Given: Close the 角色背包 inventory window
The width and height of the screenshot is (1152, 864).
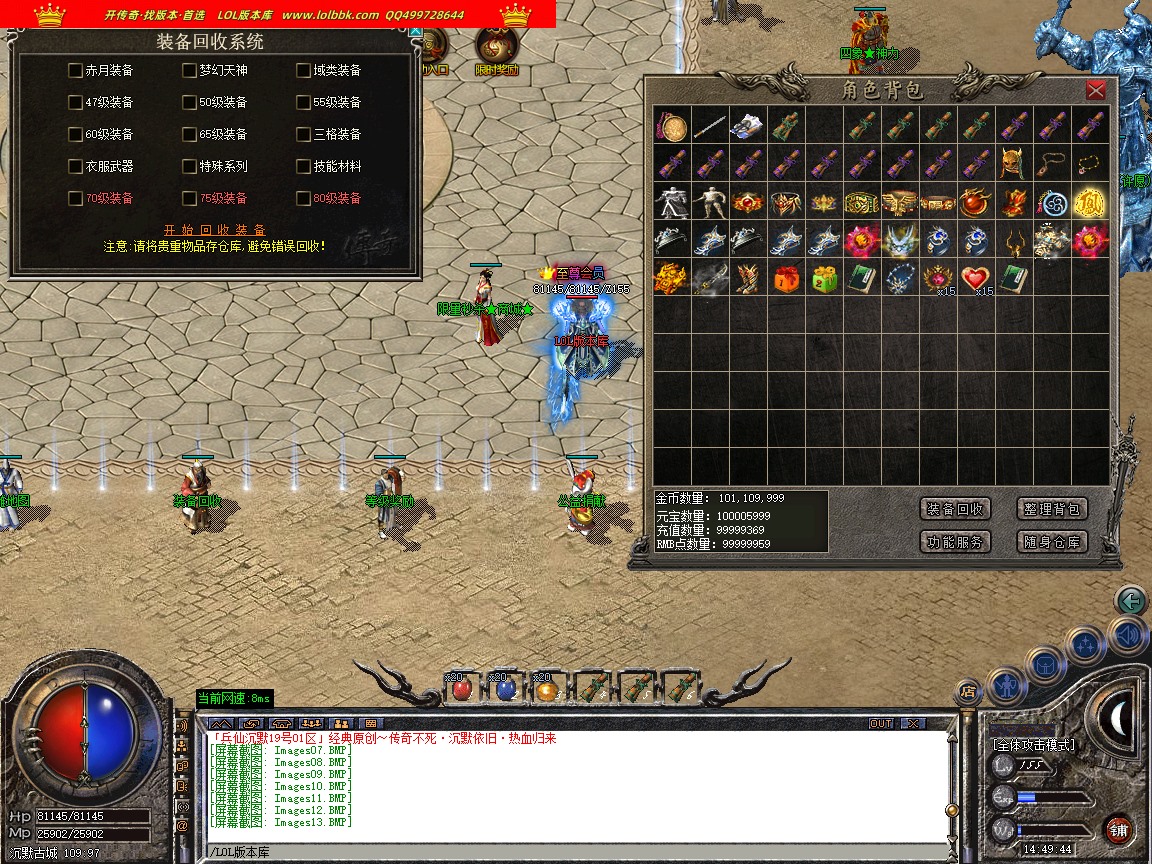Looking at the screenshot, I should point(1096,90).
